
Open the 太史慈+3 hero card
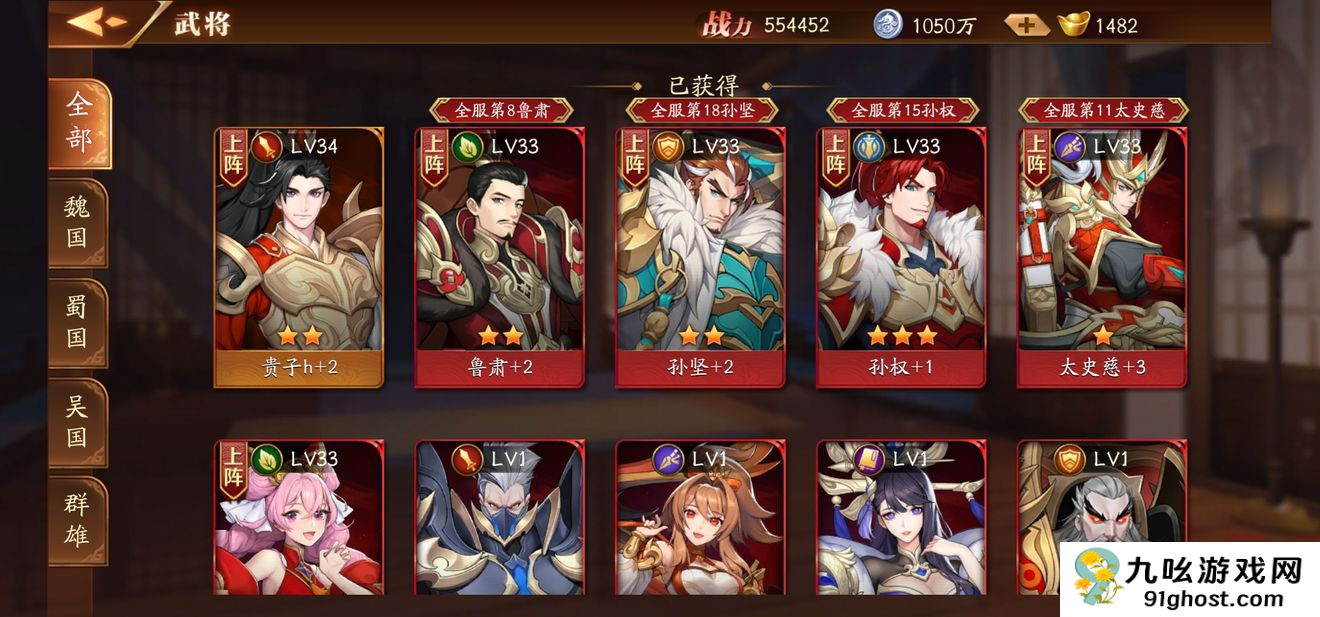[x=1102, y=257]
